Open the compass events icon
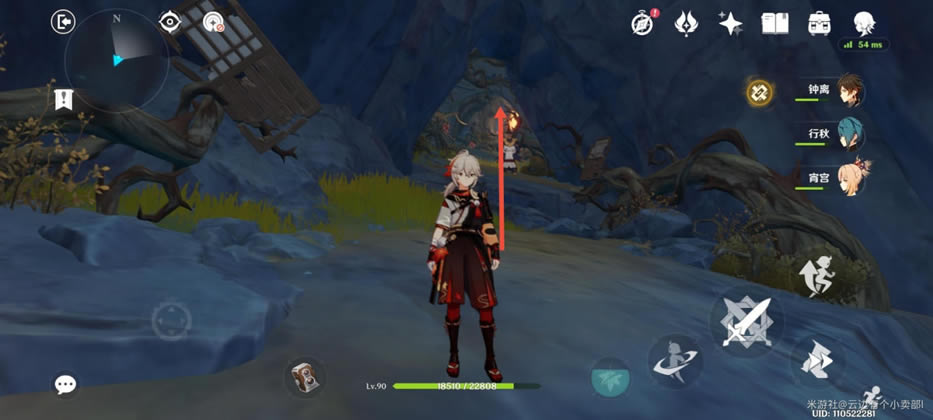933x420 pixels. (x=642, y=24)
